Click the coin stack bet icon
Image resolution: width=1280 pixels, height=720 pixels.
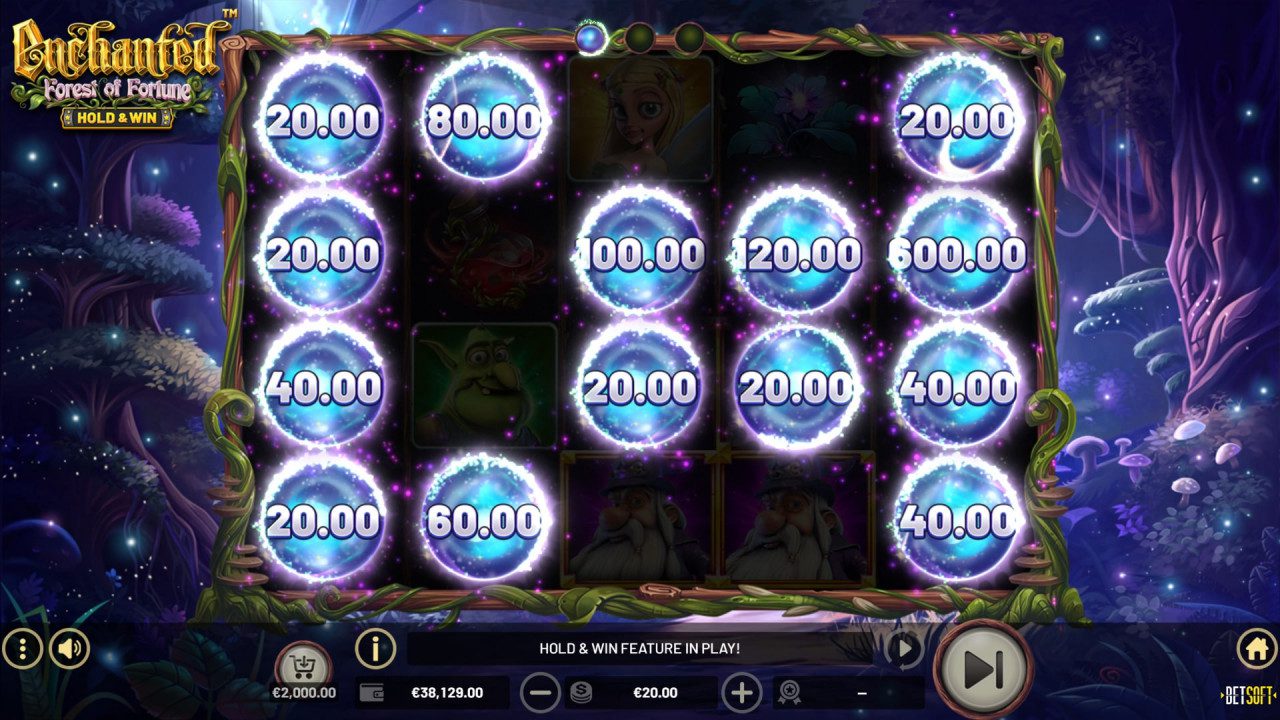[582, 691]
